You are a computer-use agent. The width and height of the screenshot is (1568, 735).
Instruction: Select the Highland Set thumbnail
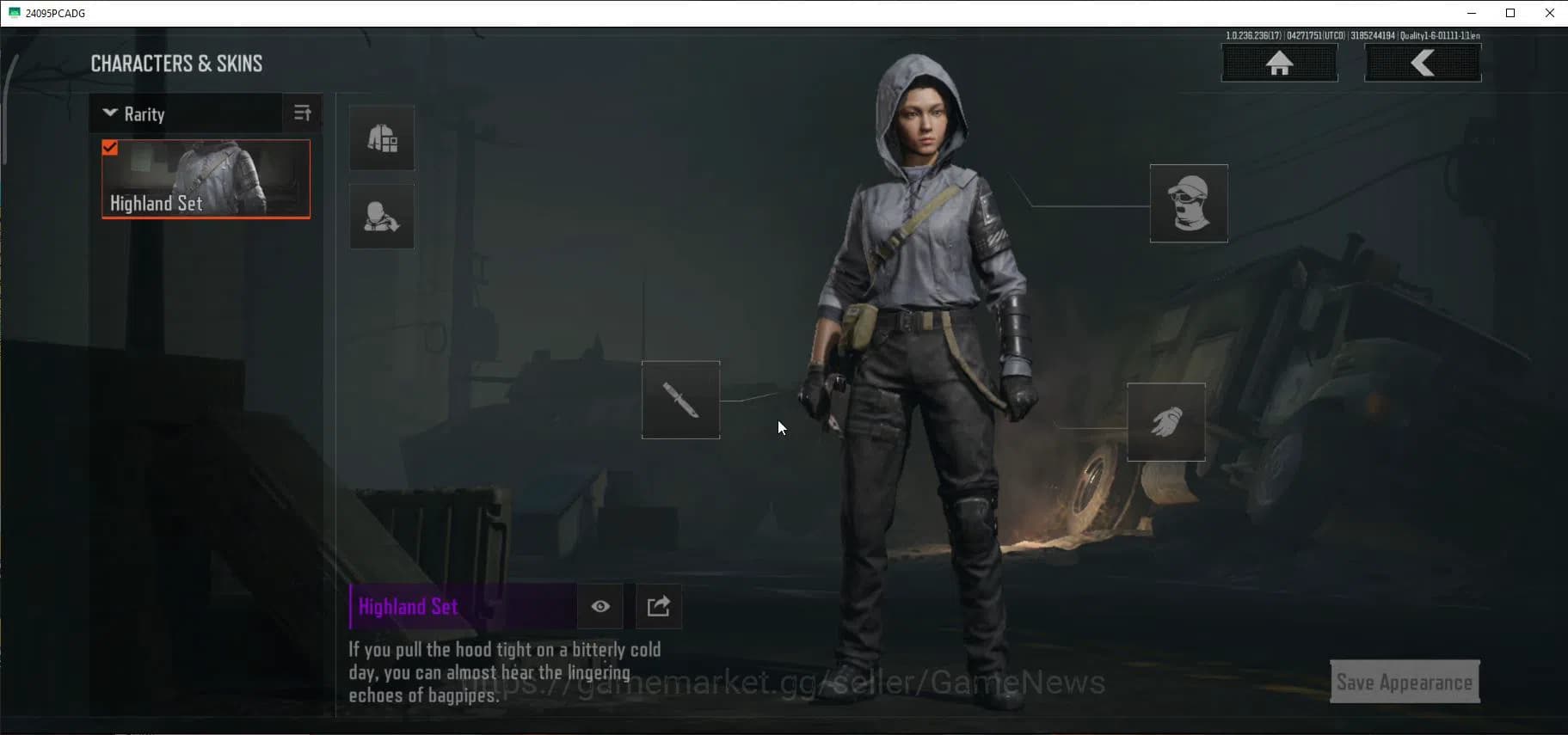click(206, 178)
